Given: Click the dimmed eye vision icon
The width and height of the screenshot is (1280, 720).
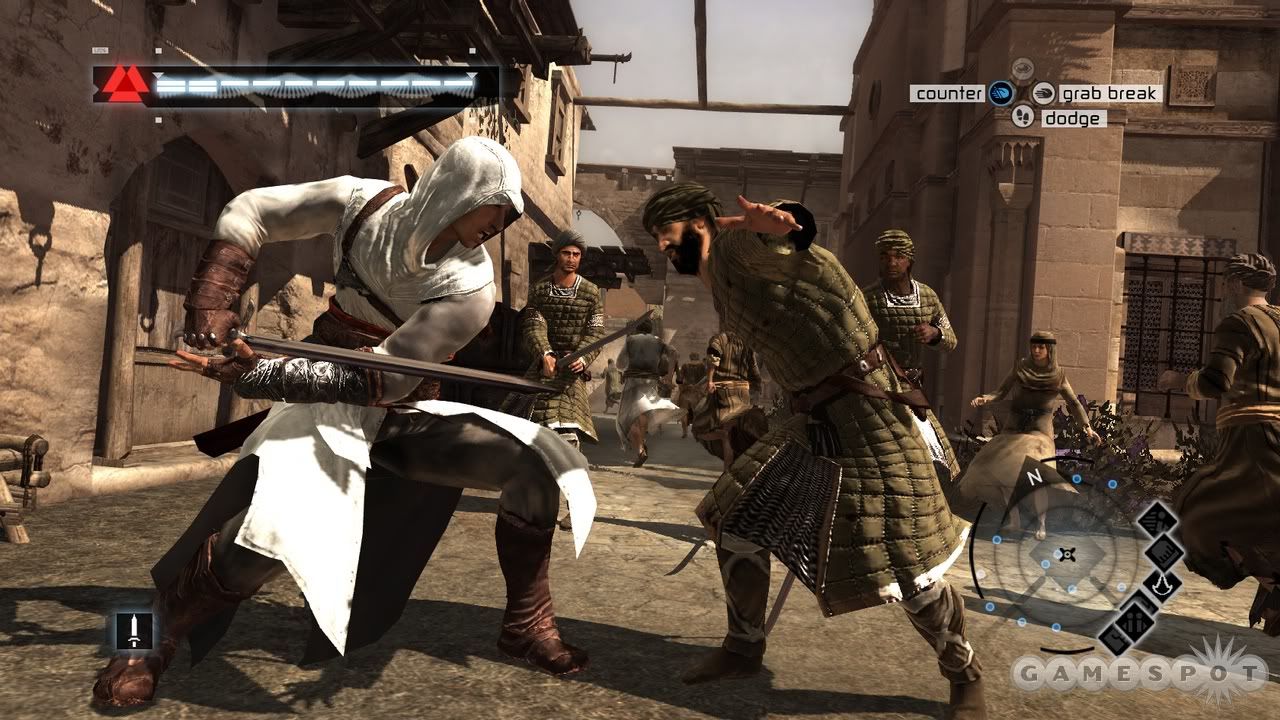Looking at the screenshot, I should coord(1022,69).
